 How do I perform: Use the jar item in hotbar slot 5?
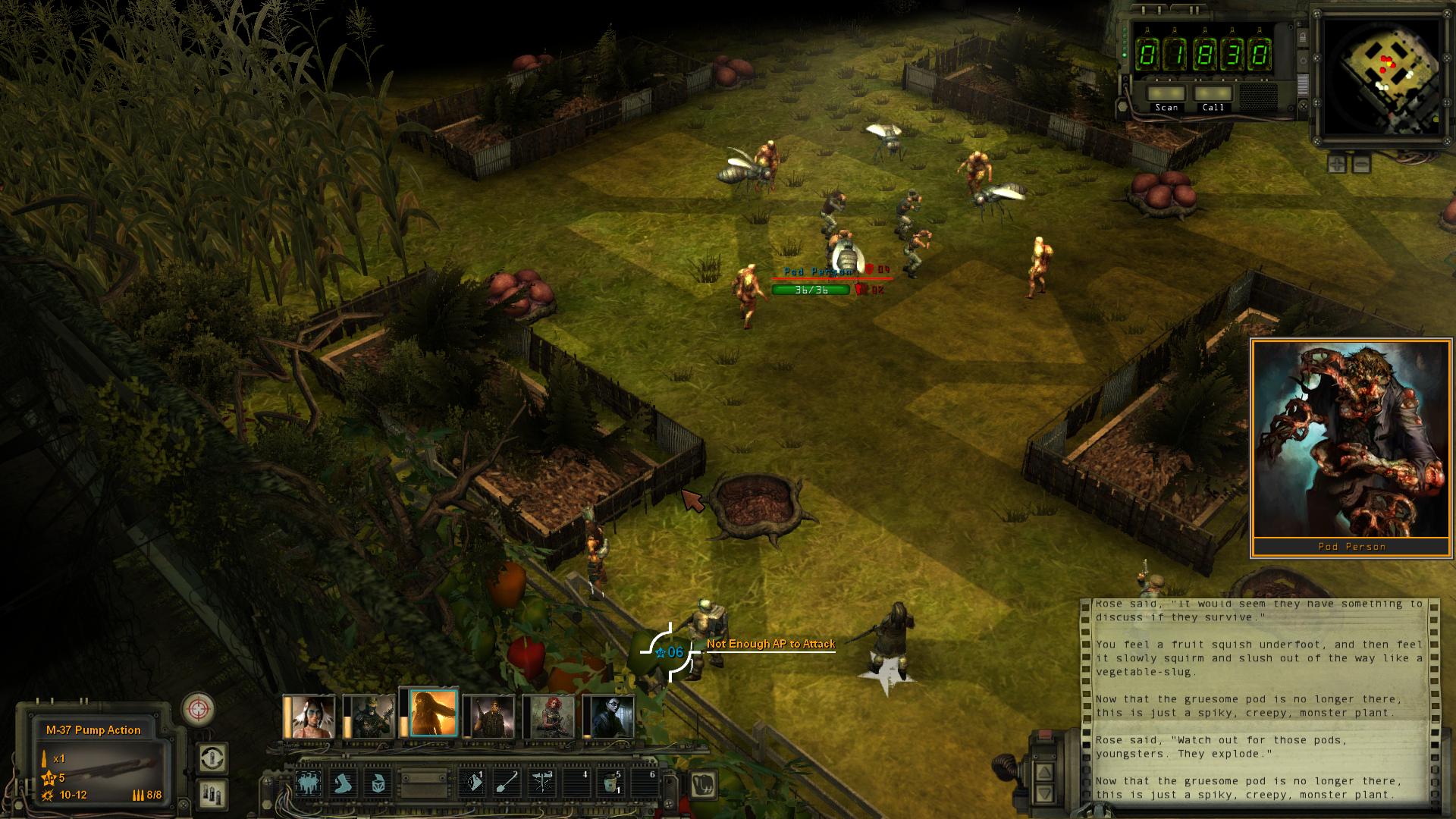coord(611,783)
